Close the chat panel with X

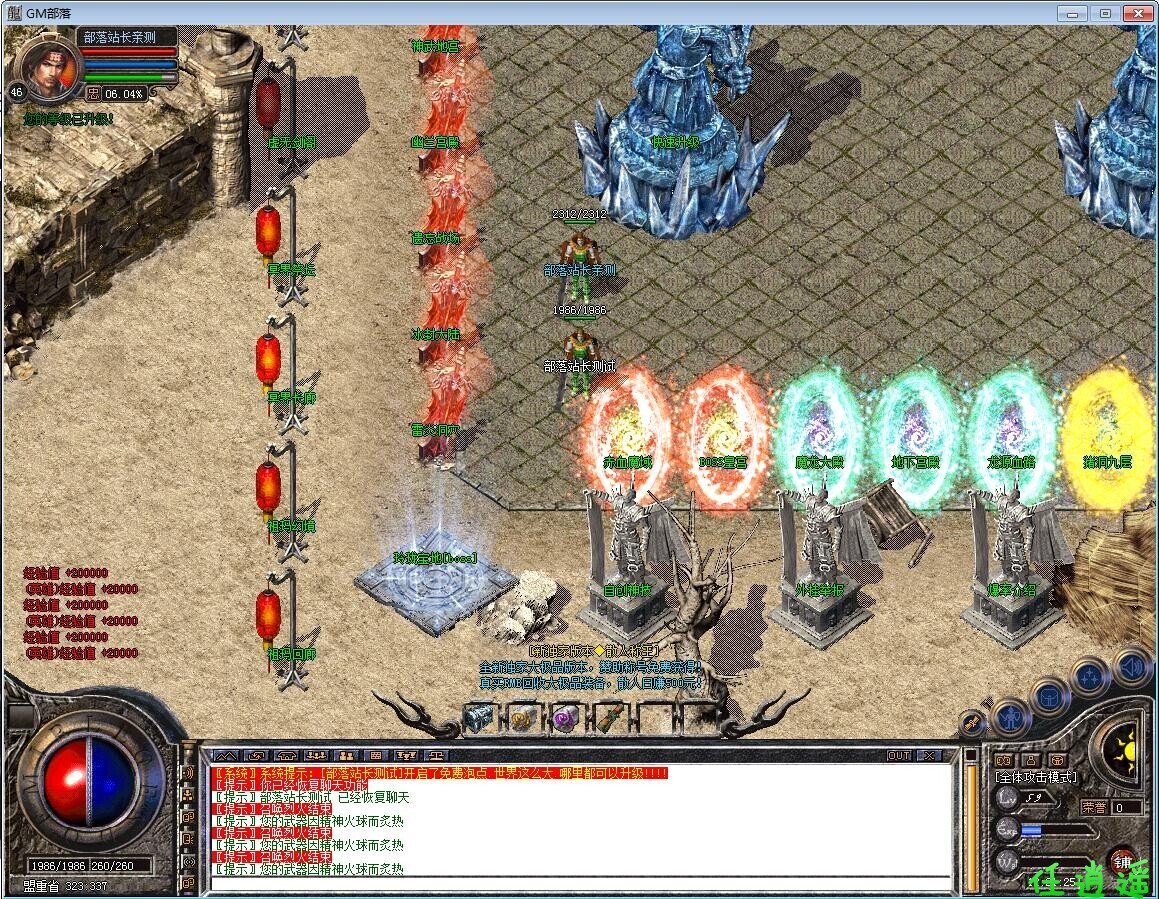(x=929, y=755)
